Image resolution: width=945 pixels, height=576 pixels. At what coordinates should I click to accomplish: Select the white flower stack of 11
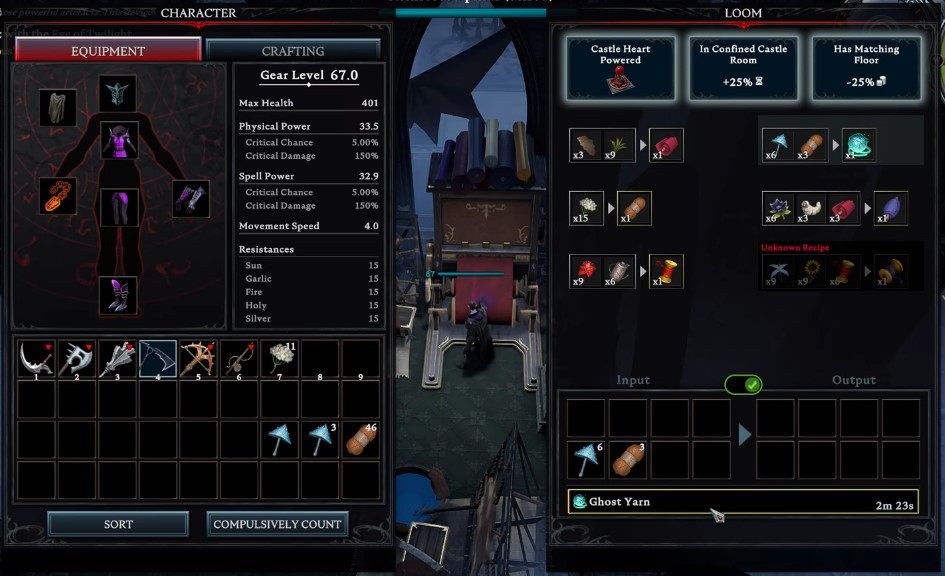coord(280,359)
